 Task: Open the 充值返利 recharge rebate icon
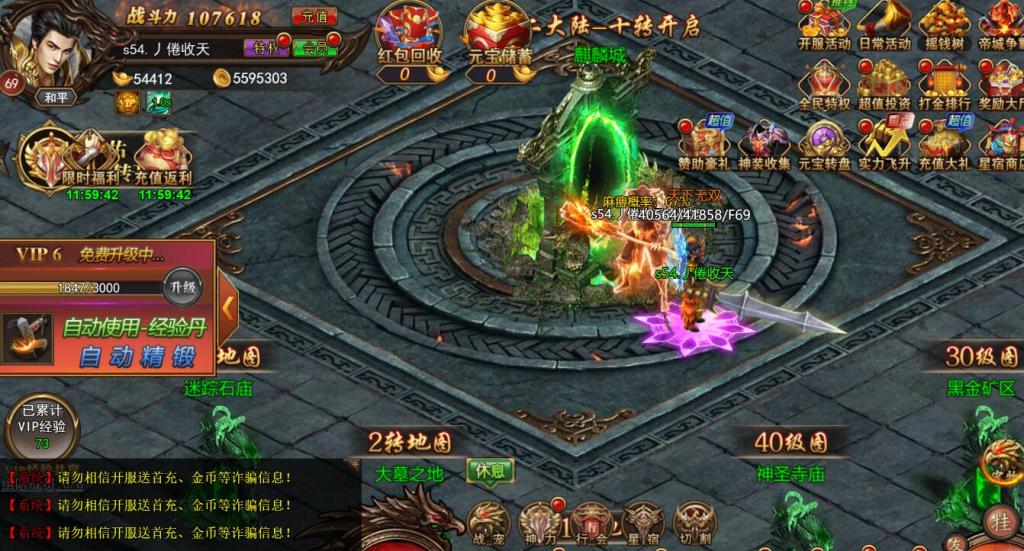(x=162, y=158)
